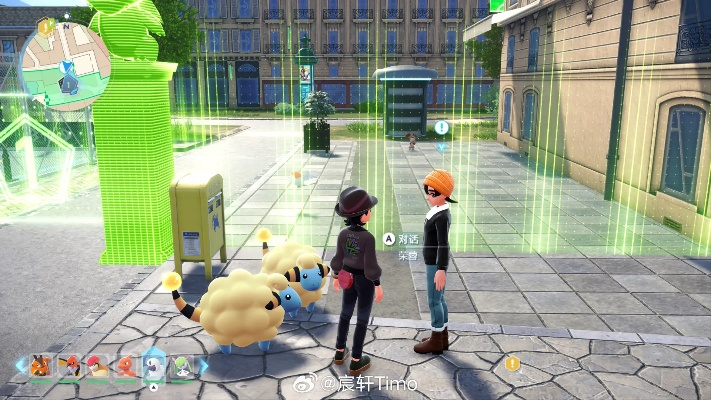Select the orange Tepig-like first party slot
Viewport: 711px width, 400px height.
tap(41, 366)
